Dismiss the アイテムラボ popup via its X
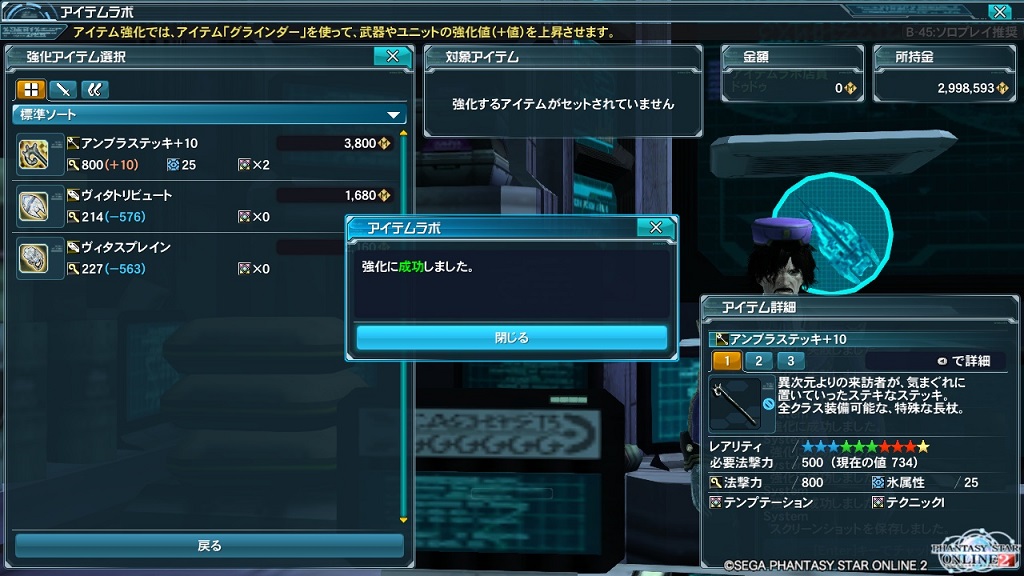This screenshot has width=1024, height=576. (655, 228)
